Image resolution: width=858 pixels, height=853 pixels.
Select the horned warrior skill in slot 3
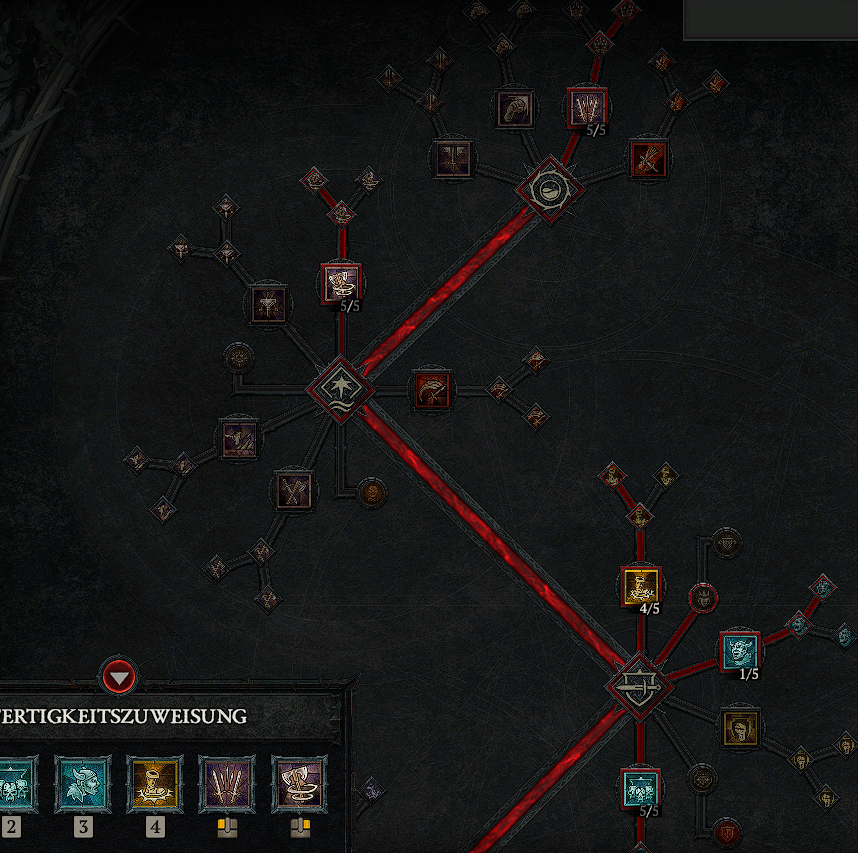pos(82,783)
